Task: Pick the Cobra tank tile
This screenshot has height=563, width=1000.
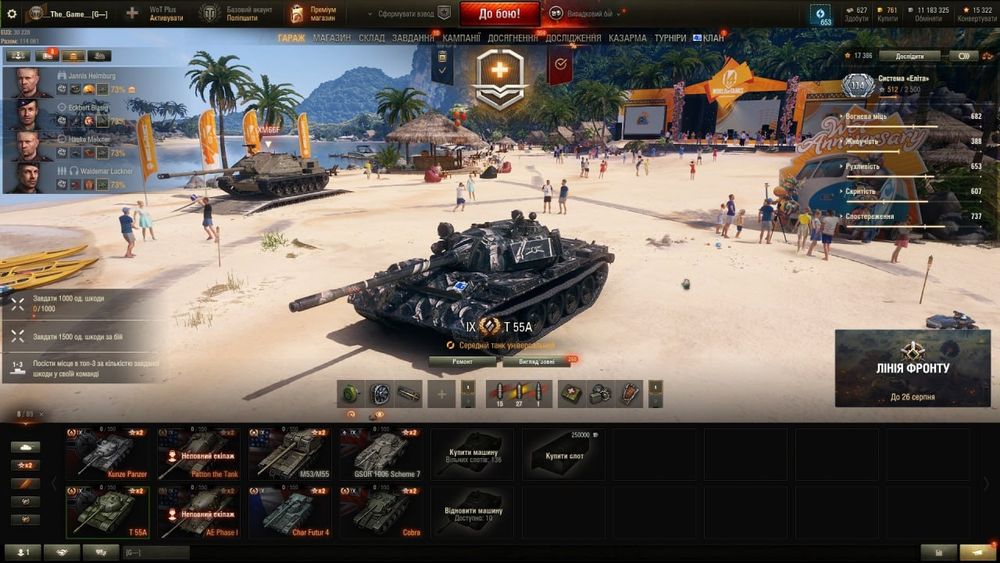Action: 381,512
